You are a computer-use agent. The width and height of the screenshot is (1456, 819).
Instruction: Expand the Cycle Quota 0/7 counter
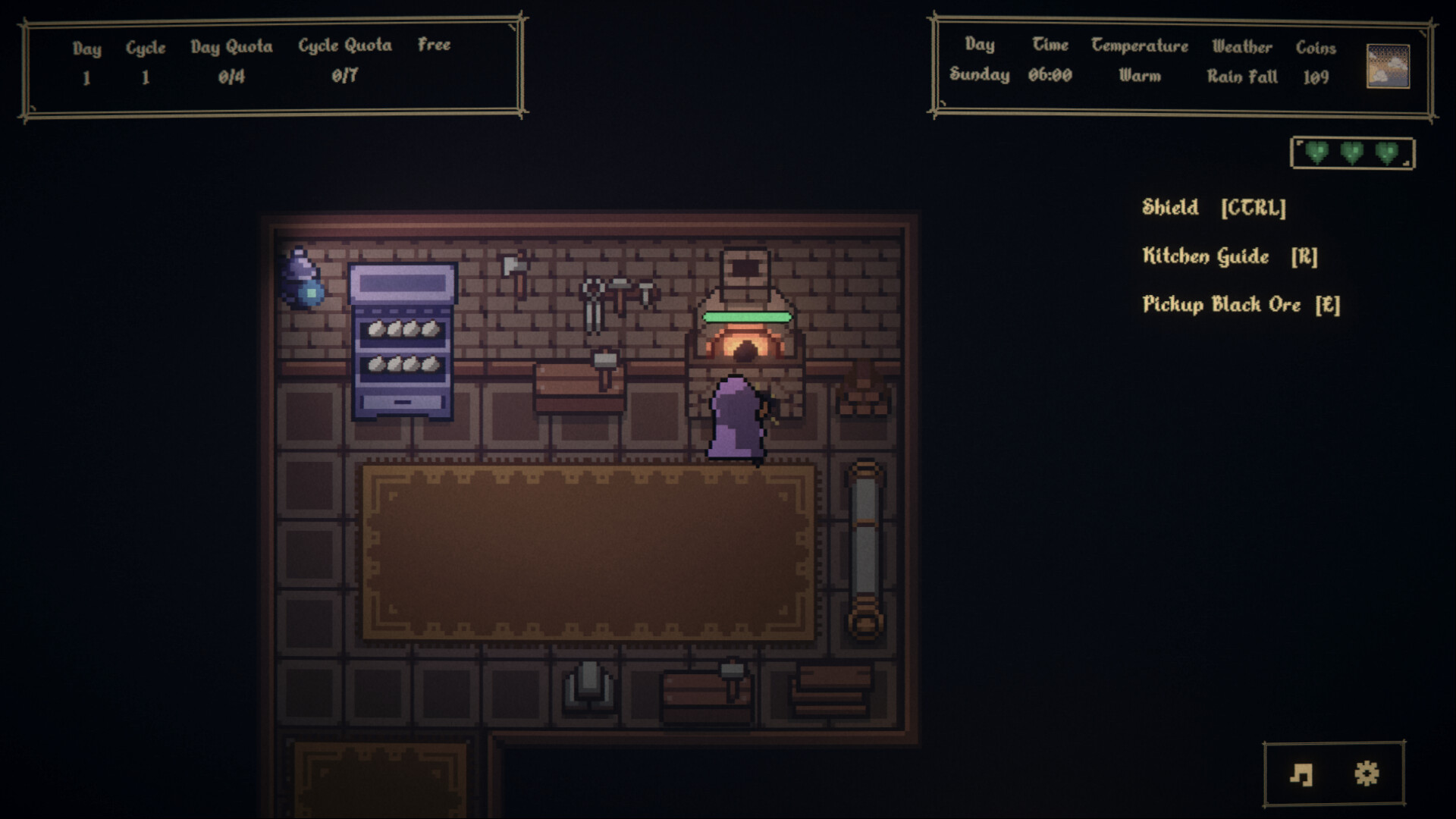[x=344, y=76]
